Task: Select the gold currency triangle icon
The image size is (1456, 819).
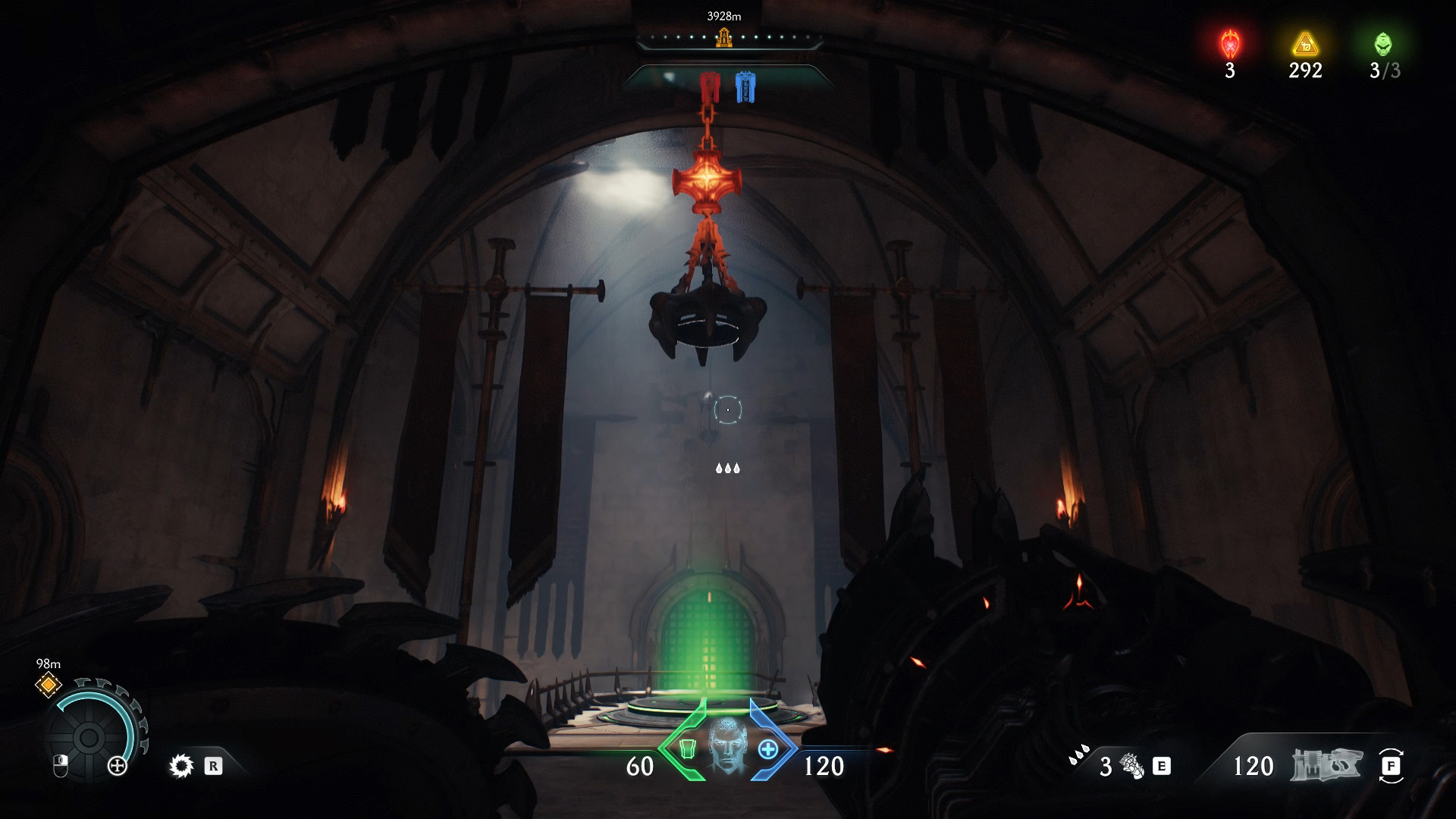Action: 1305,45
